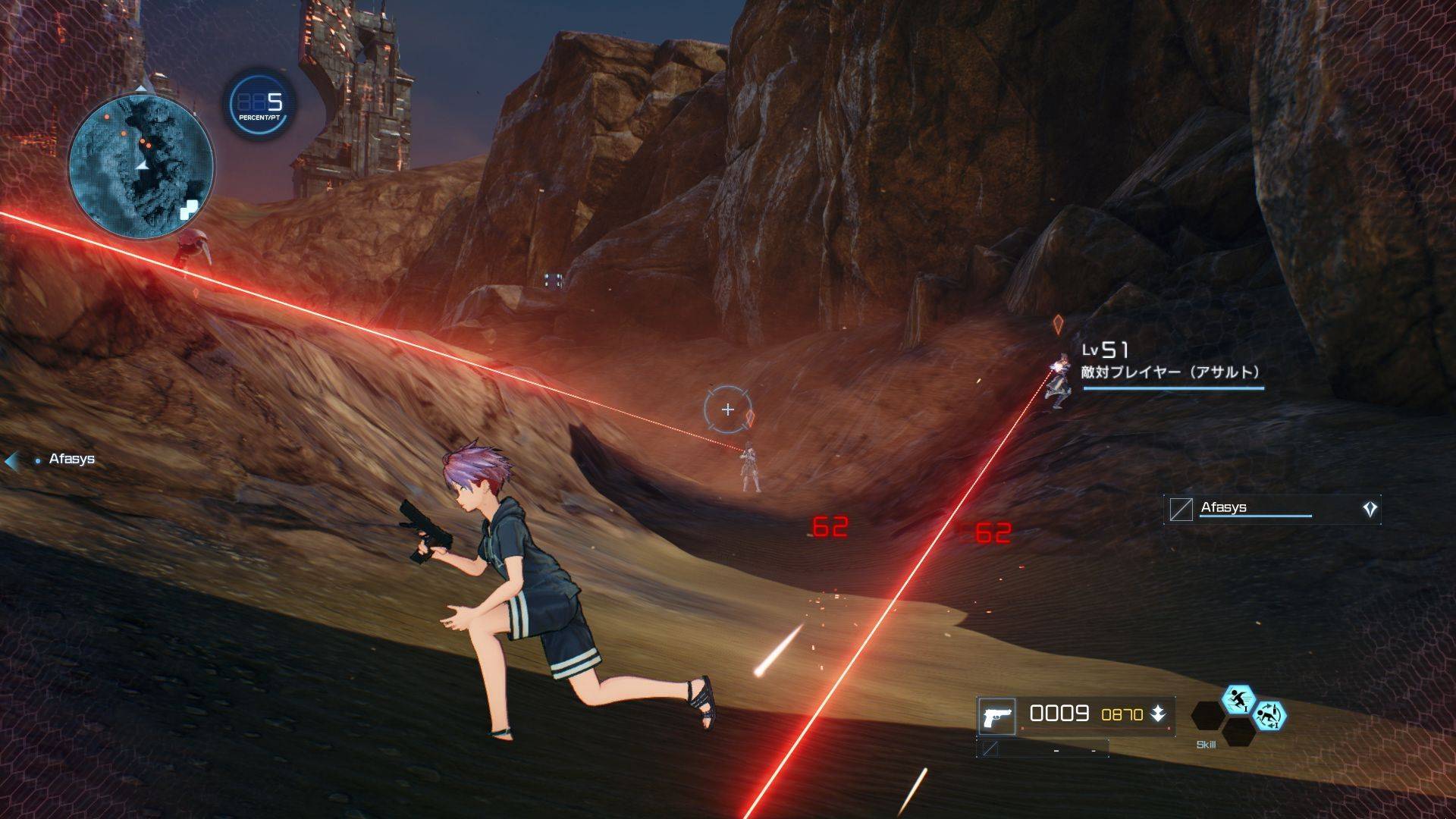Click the white stair marker on the minimap
This screenshot has width=1456, height=819.
click(x=190, y=209)
